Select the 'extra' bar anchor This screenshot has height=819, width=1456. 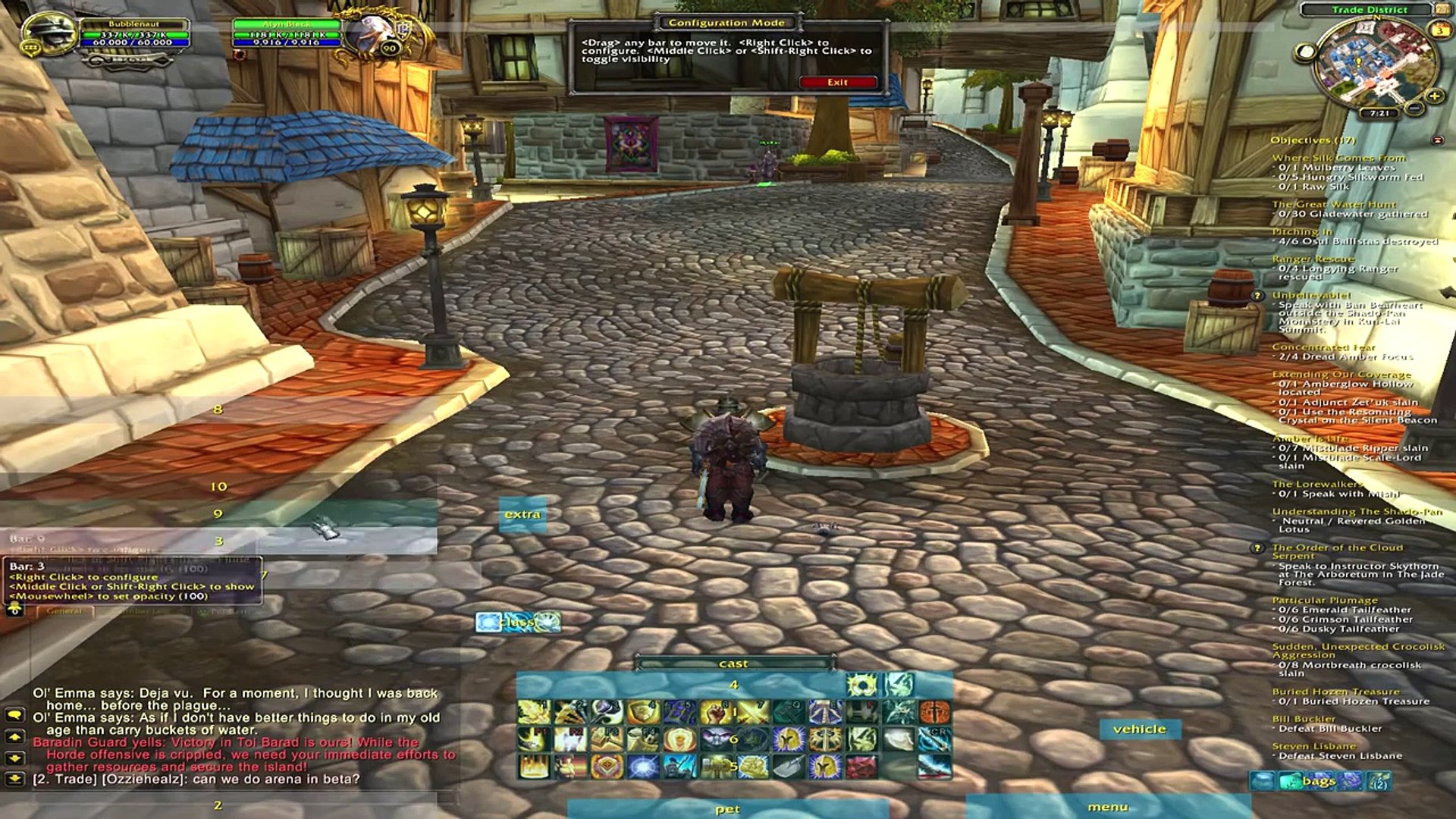pyautogui.click(x=522, y=514)
